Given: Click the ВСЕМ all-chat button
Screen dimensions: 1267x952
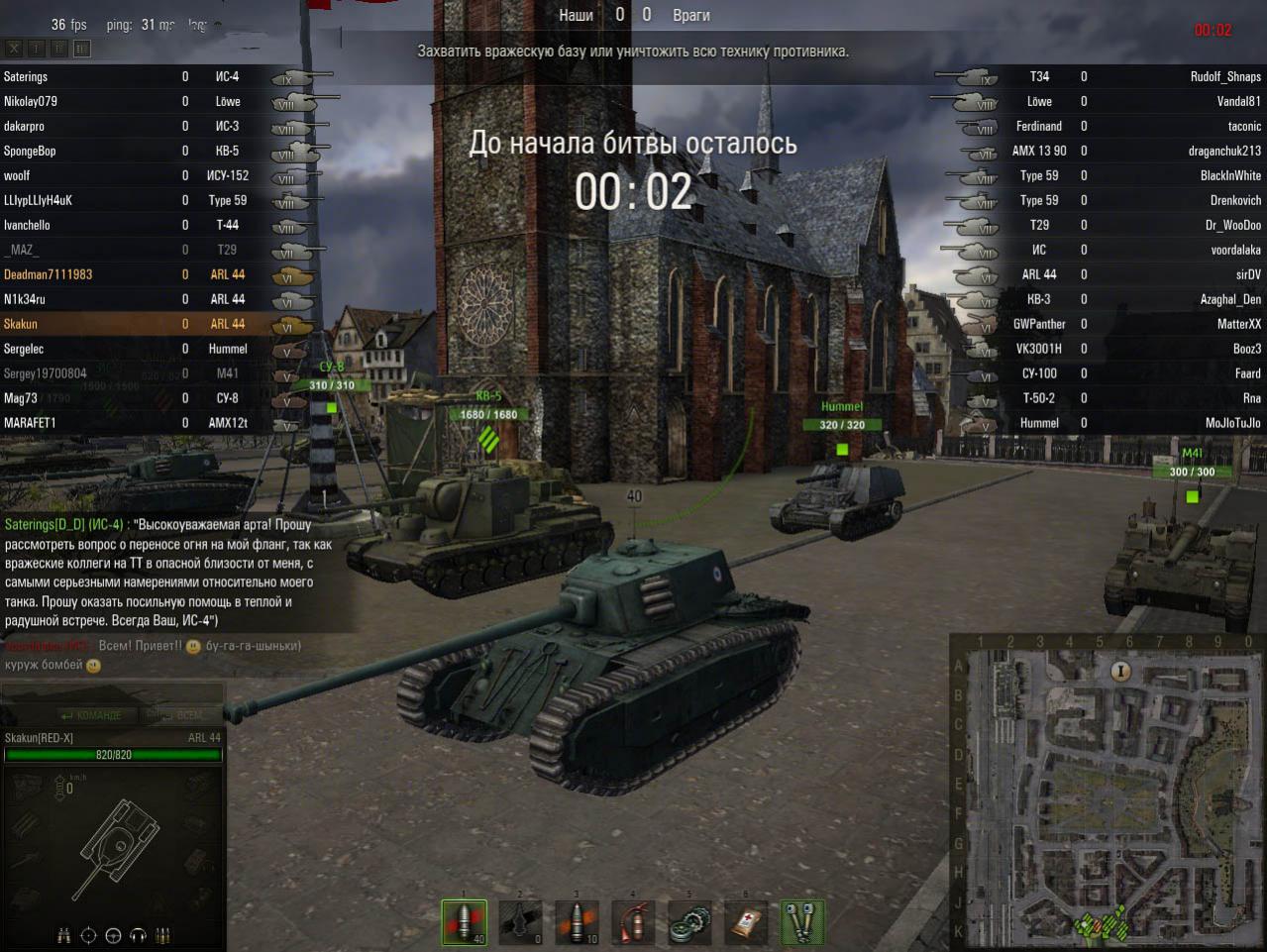Looking at the screenshot, I should (184, 715).
